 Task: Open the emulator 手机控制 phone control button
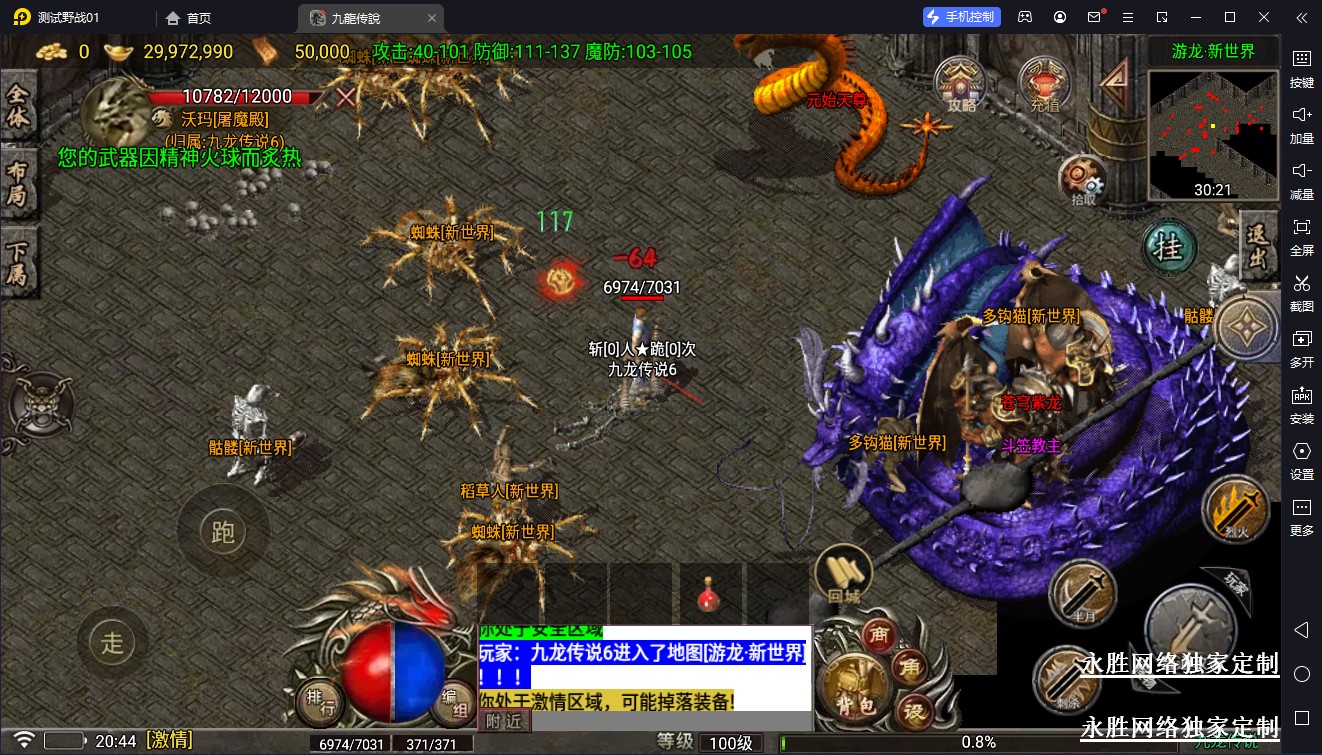tap(961, 17)
